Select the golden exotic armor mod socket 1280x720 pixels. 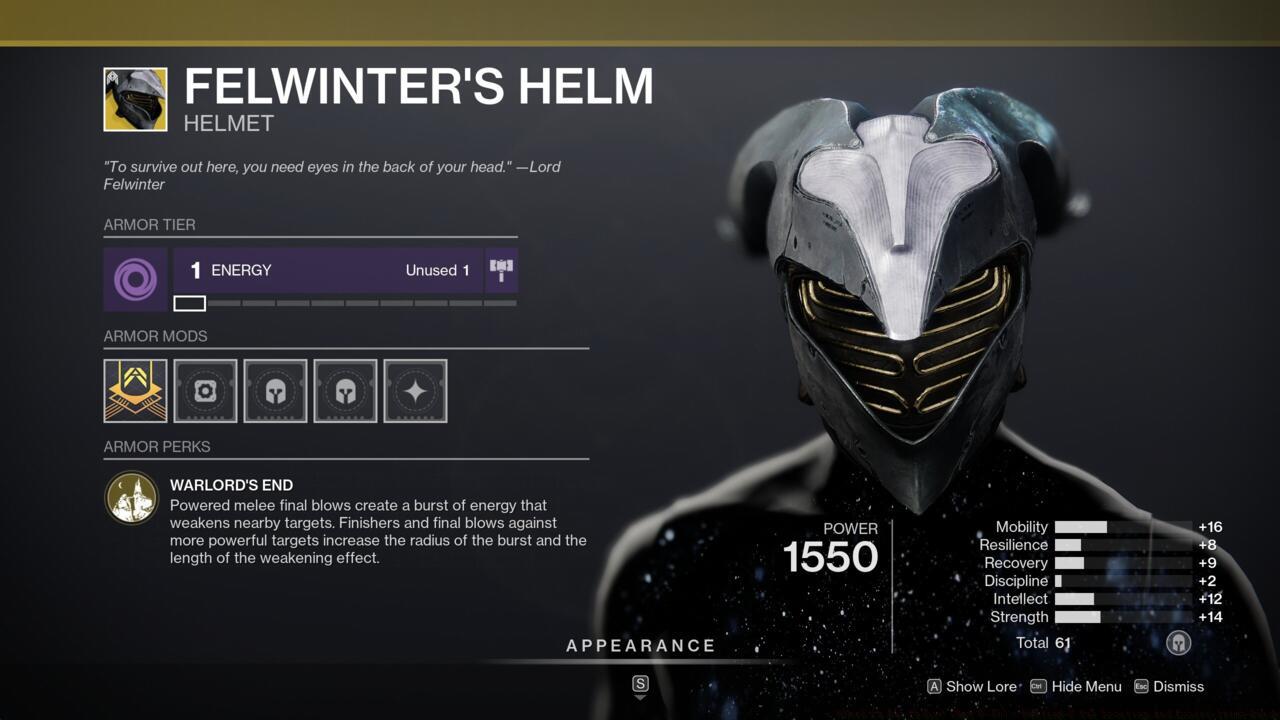click(x=135, y=391)
